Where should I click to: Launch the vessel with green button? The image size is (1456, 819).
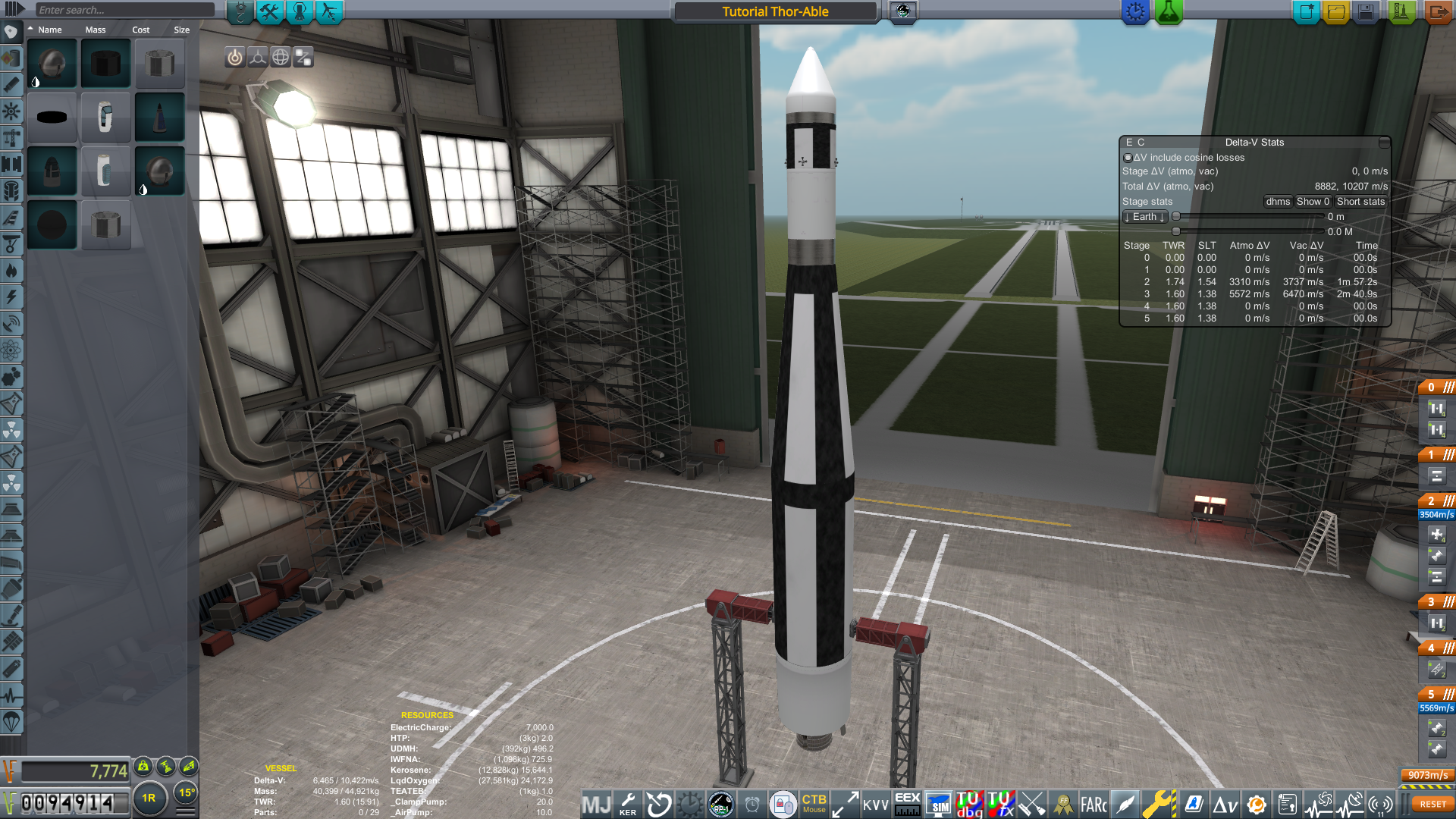(1401, 11)
